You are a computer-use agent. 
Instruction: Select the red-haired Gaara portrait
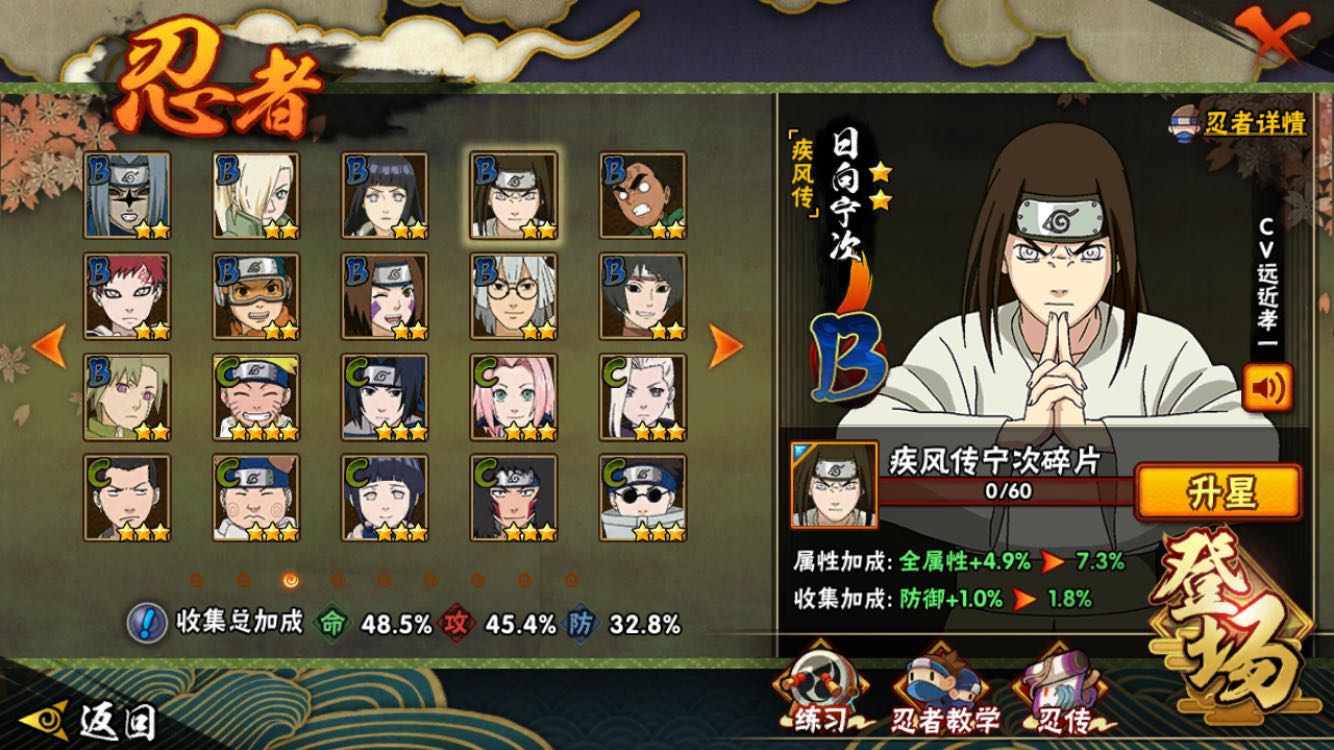coord(126,297)
